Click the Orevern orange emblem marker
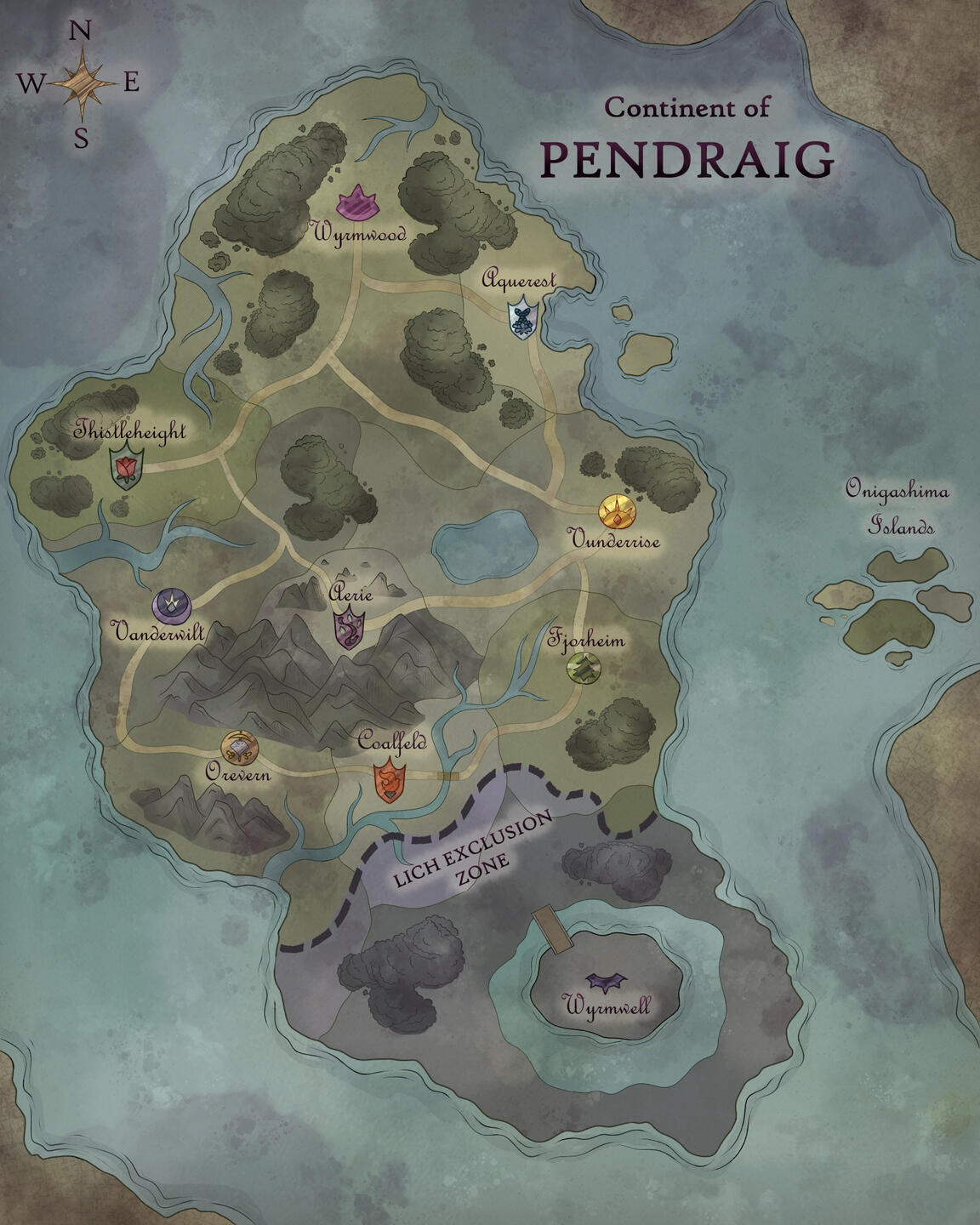 click(237, 748)
